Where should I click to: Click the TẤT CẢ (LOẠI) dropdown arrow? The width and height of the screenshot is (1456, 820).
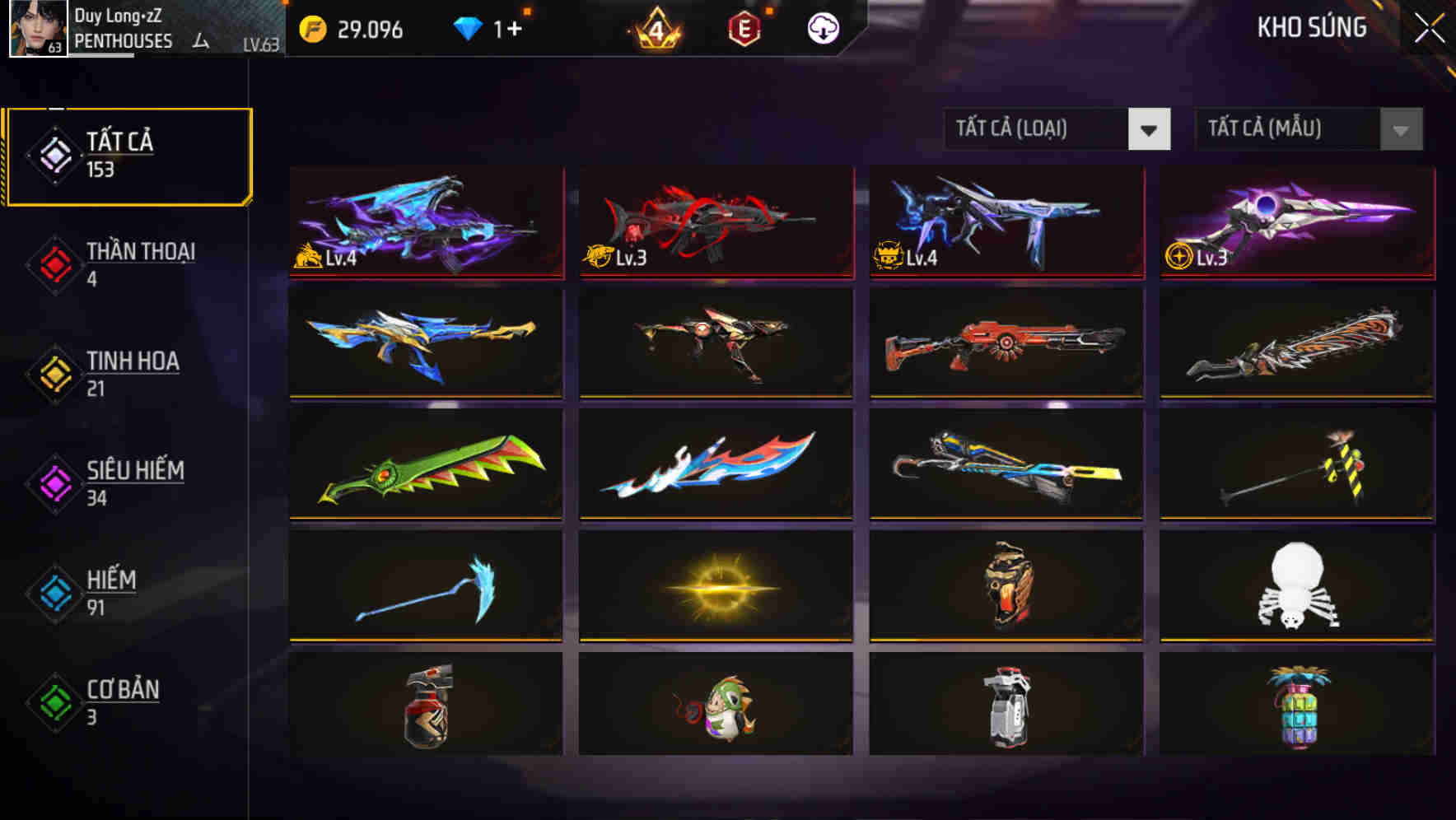1150,129
